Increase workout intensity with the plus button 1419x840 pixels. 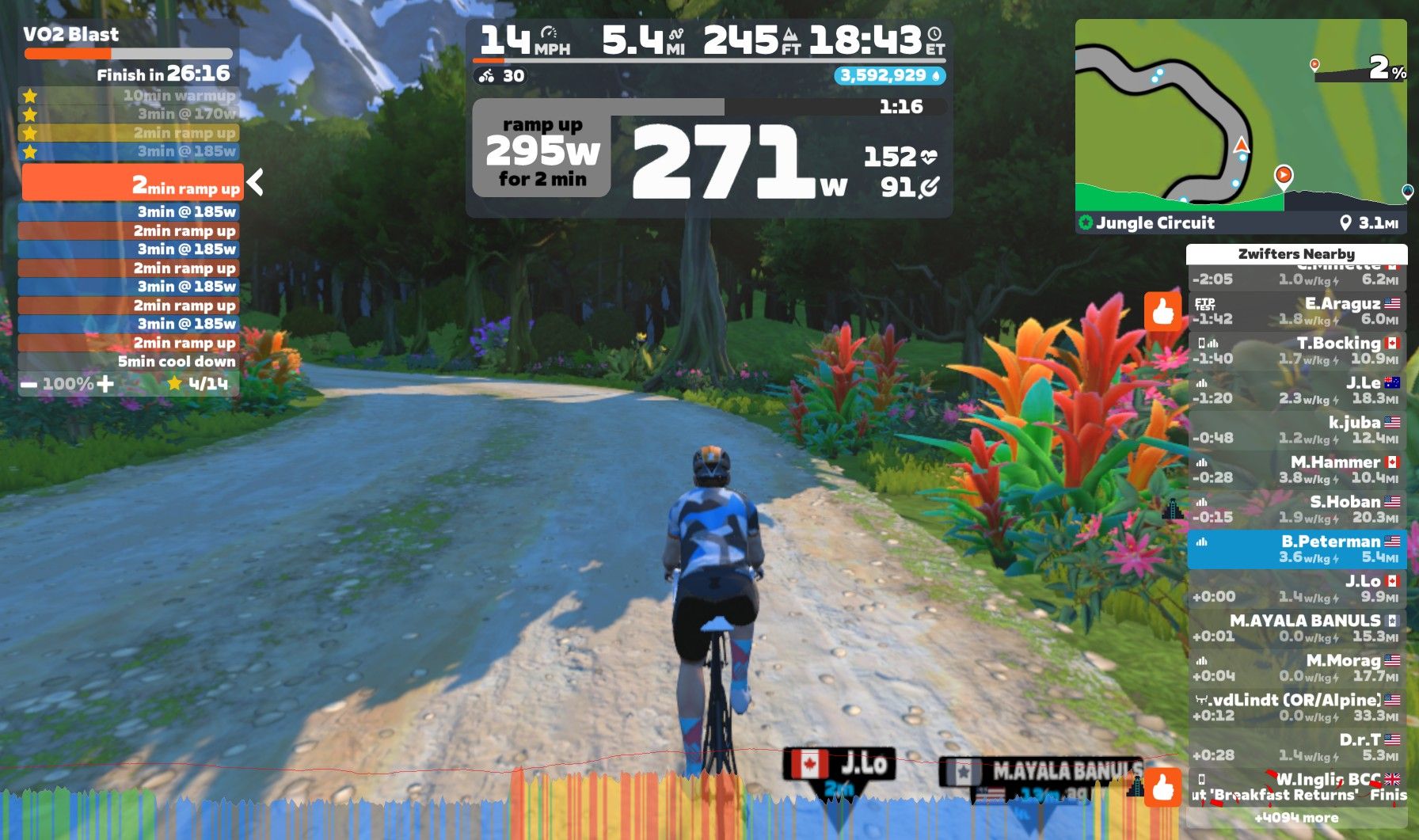coord(105,384)
